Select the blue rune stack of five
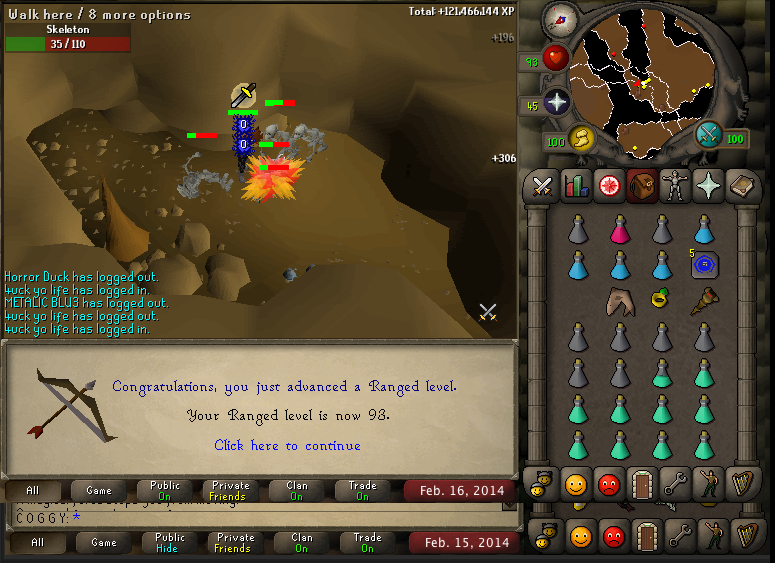 click(705, 265)
